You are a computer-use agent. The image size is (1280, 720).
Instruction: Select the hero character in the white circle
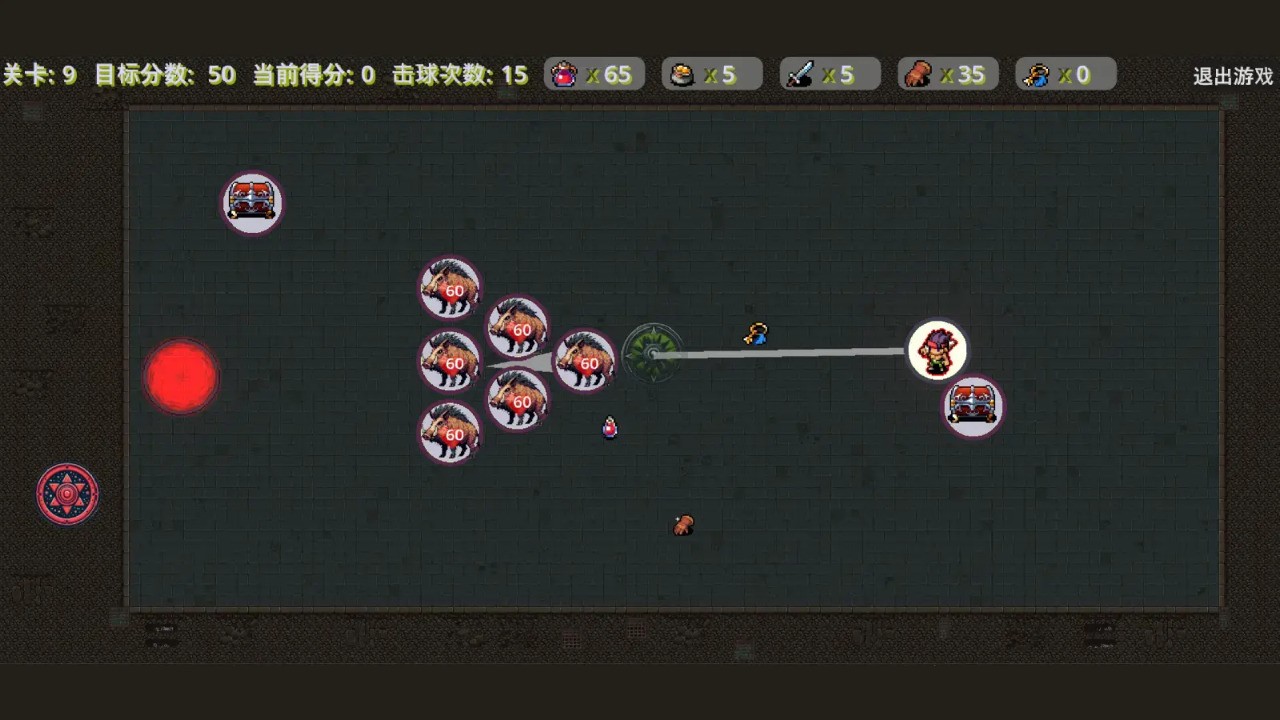pyautogui.click(x=937, y=350)
